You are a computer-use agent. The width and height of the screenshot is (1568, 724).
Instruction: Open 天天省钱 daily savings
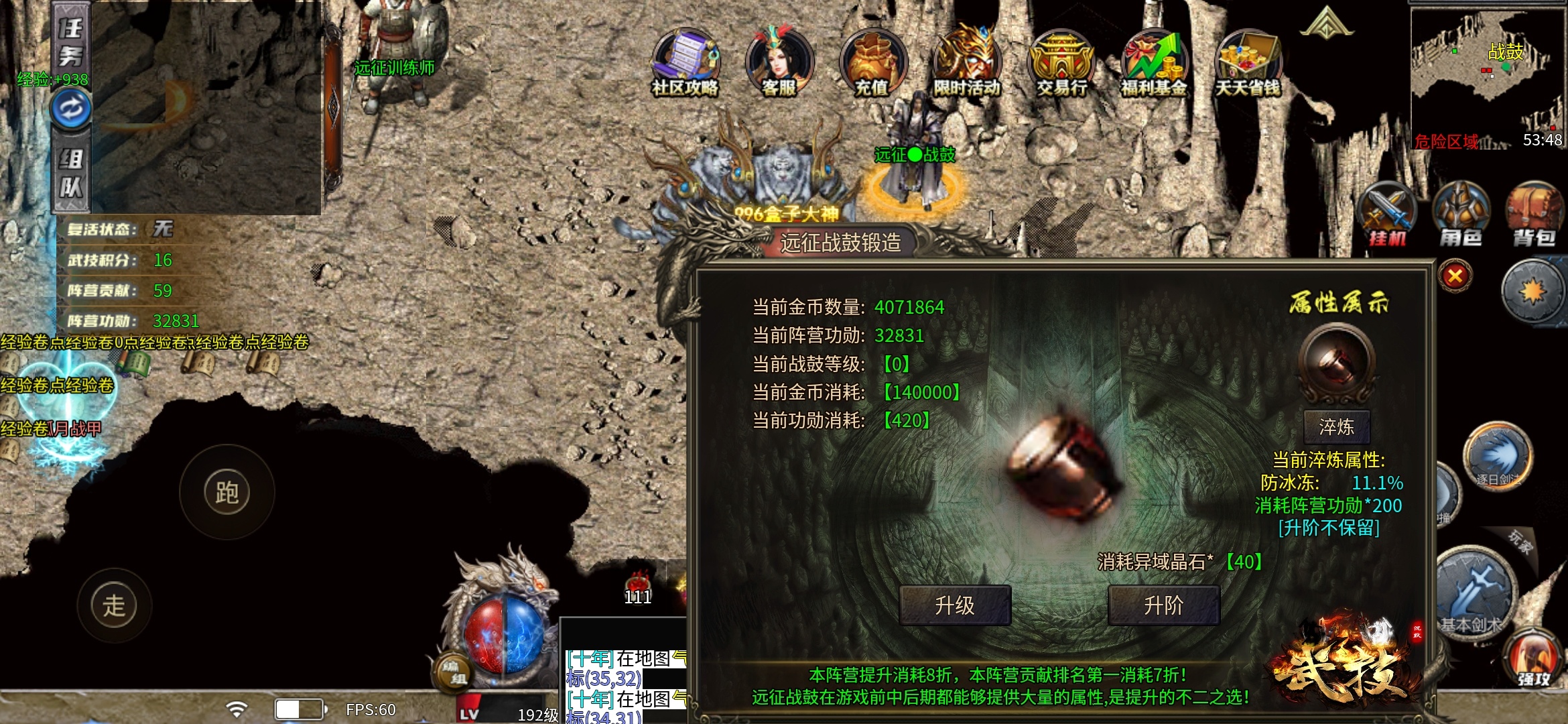coord(1248,64)
